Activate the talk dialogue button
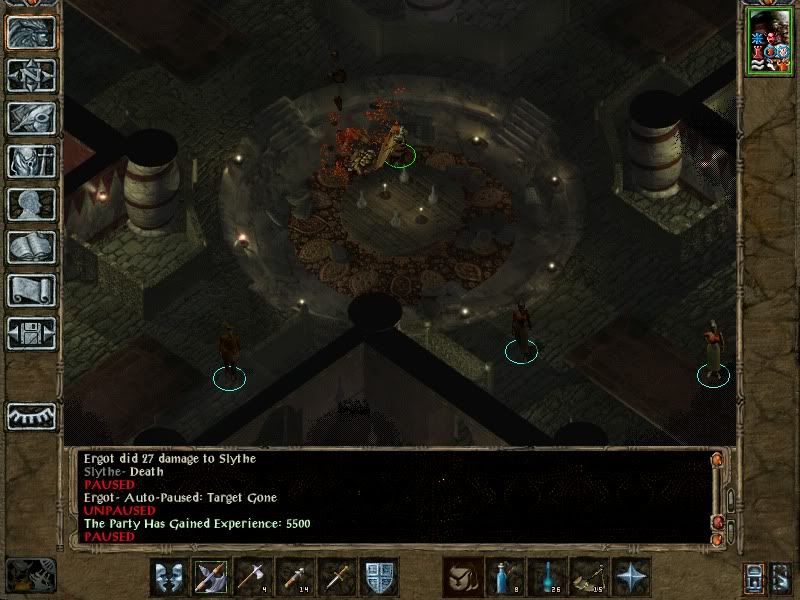The height and width of the screenshot is (600, 800). 169,577
